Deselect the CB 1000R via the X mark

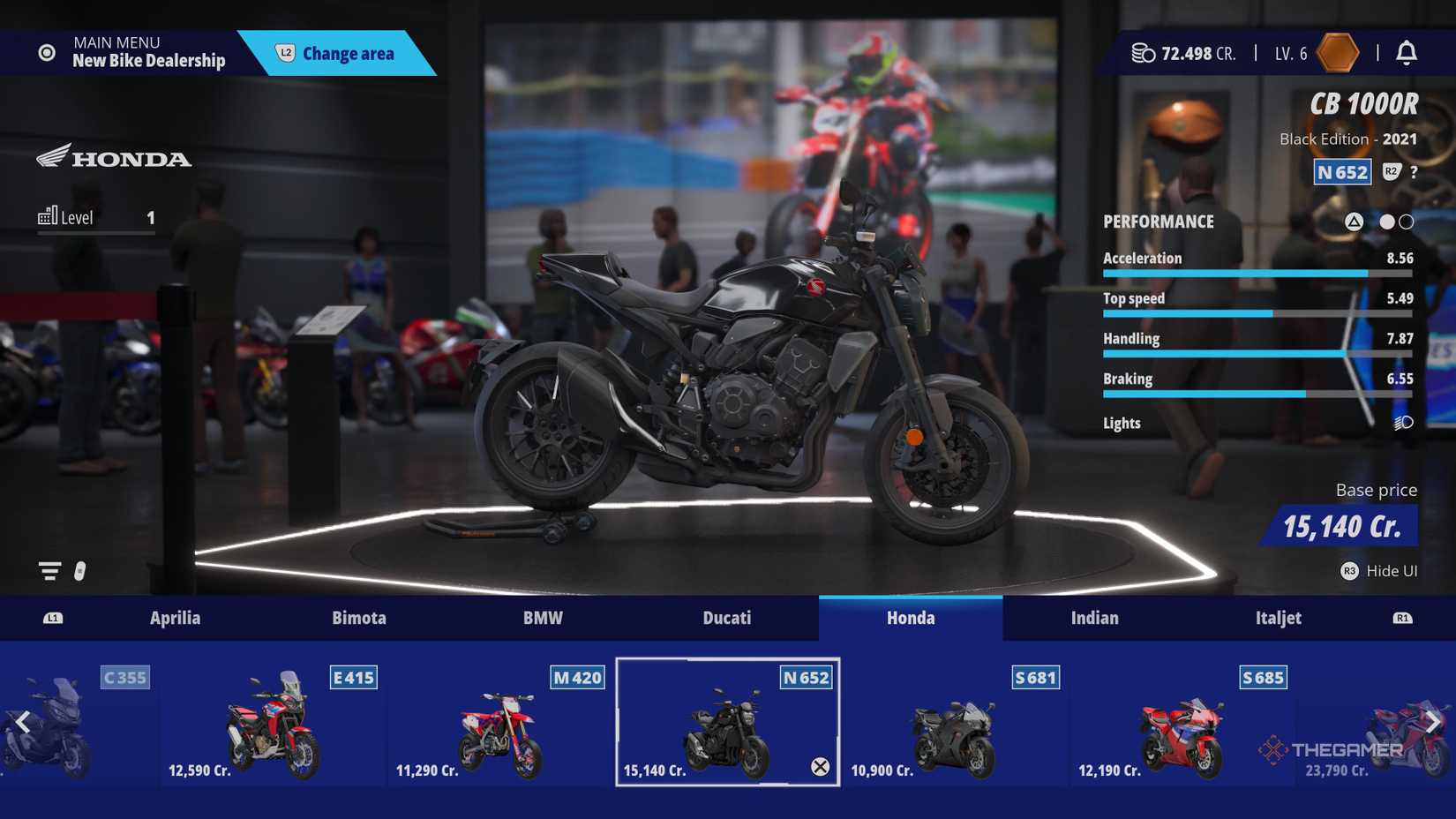point(822,769)
